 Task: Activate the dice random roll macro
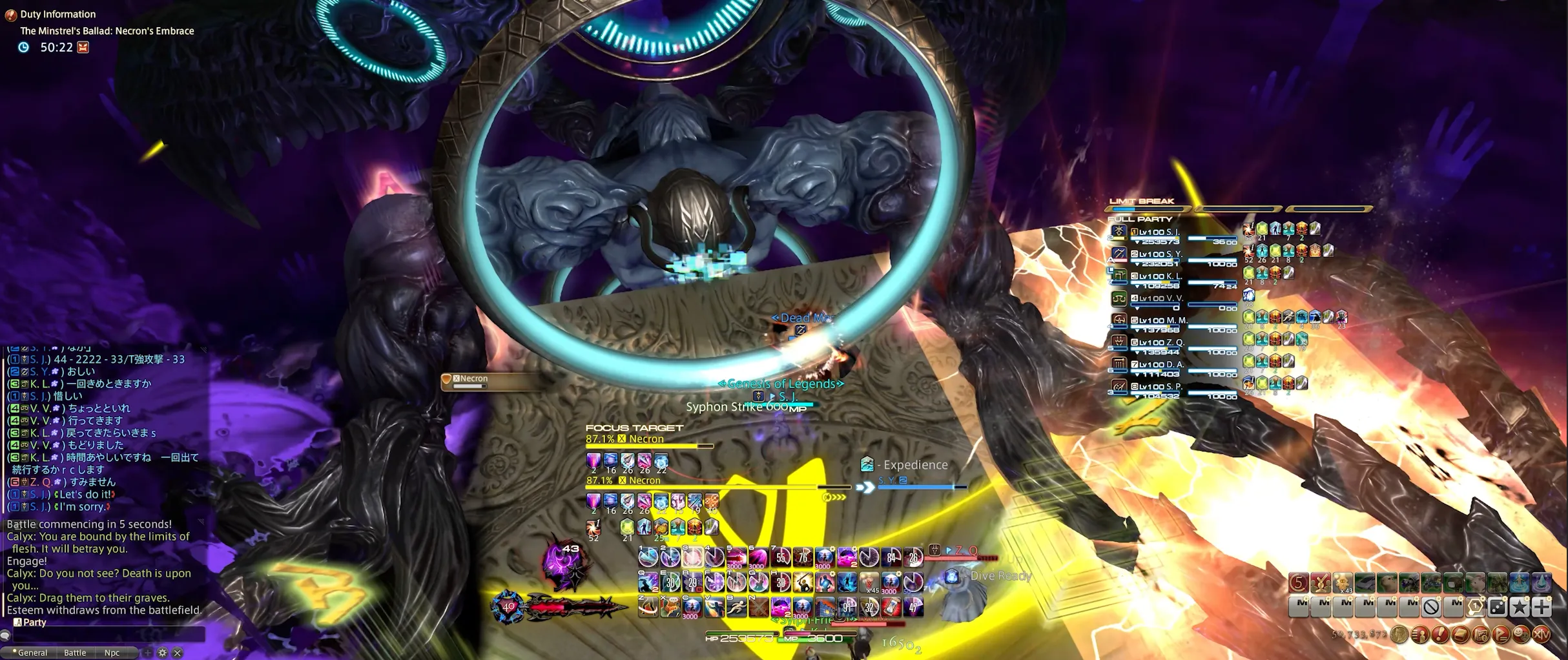pyautogui.click(x=1498, y=607)
